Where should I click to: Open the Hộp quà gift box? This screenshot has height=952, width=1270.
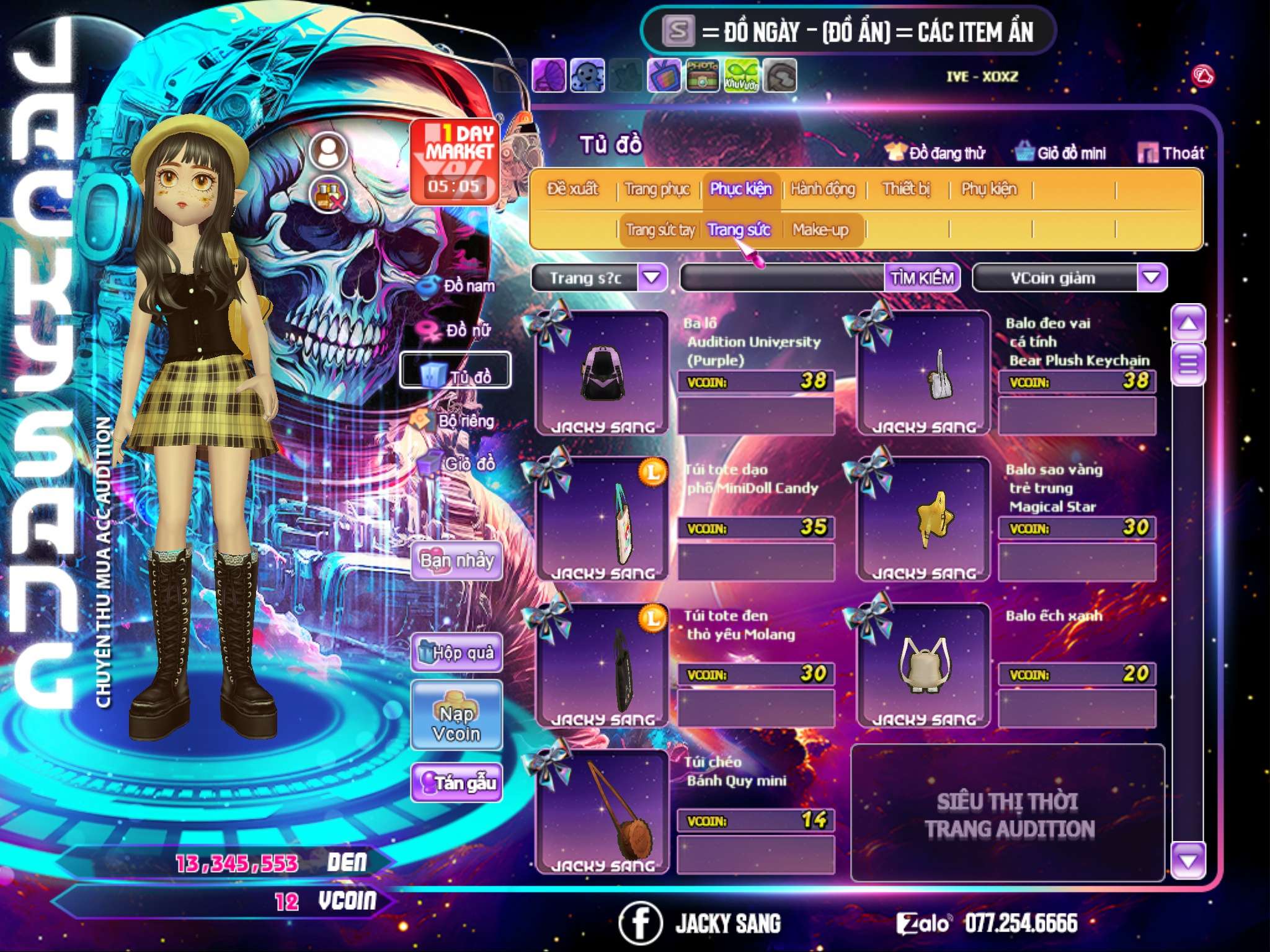(456, 652)
